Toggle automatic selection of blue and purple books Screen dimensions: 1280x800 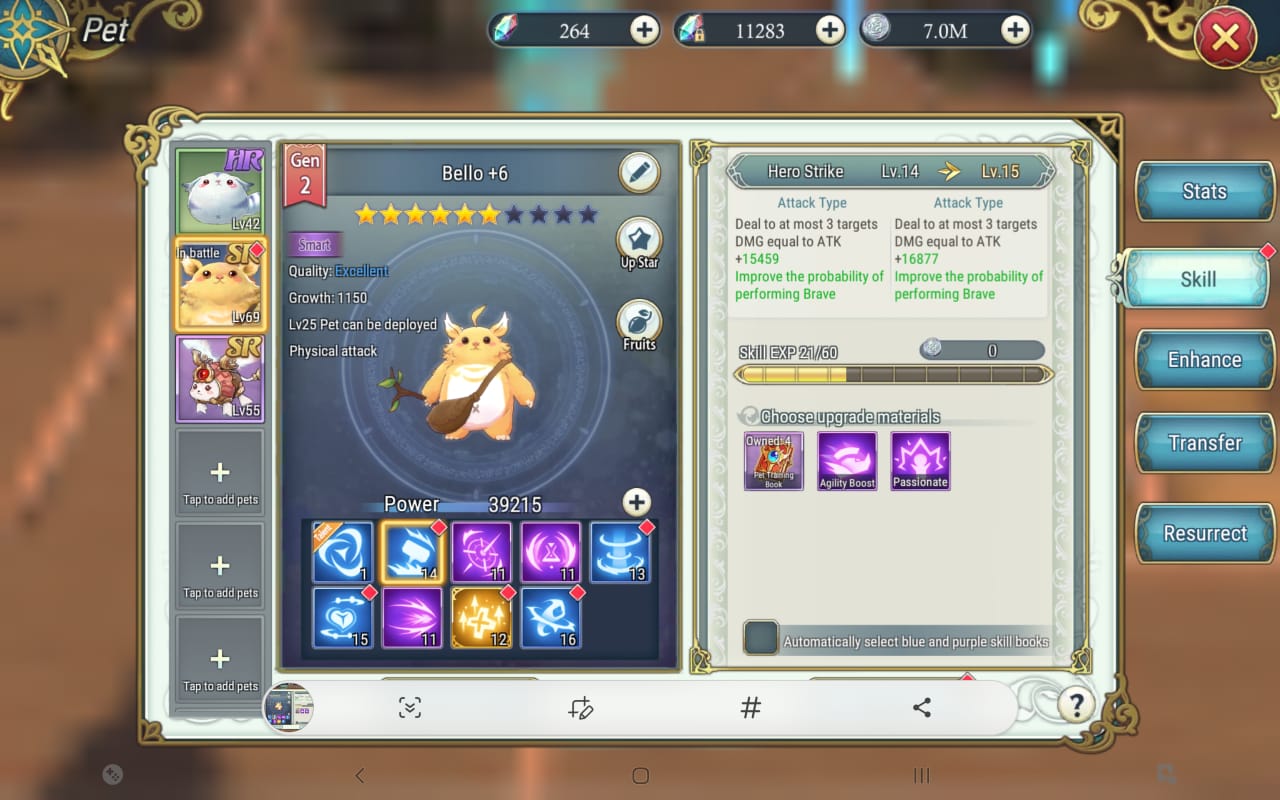click(761, 638)
